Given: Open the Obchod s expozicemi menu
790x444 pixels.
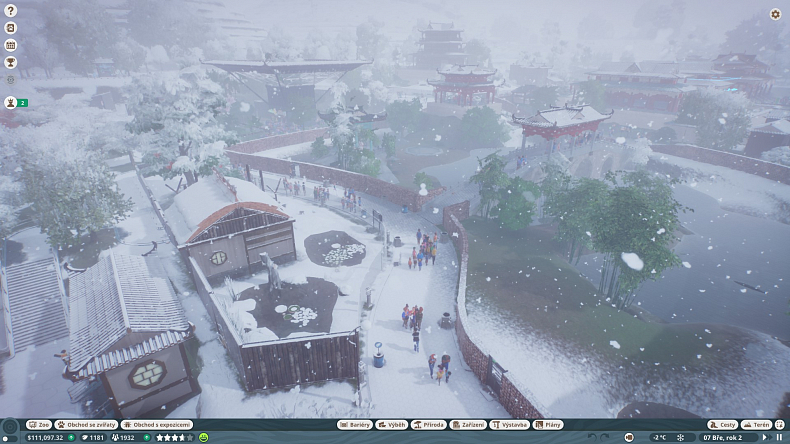Looking at the screenshot, I should 158,425.
